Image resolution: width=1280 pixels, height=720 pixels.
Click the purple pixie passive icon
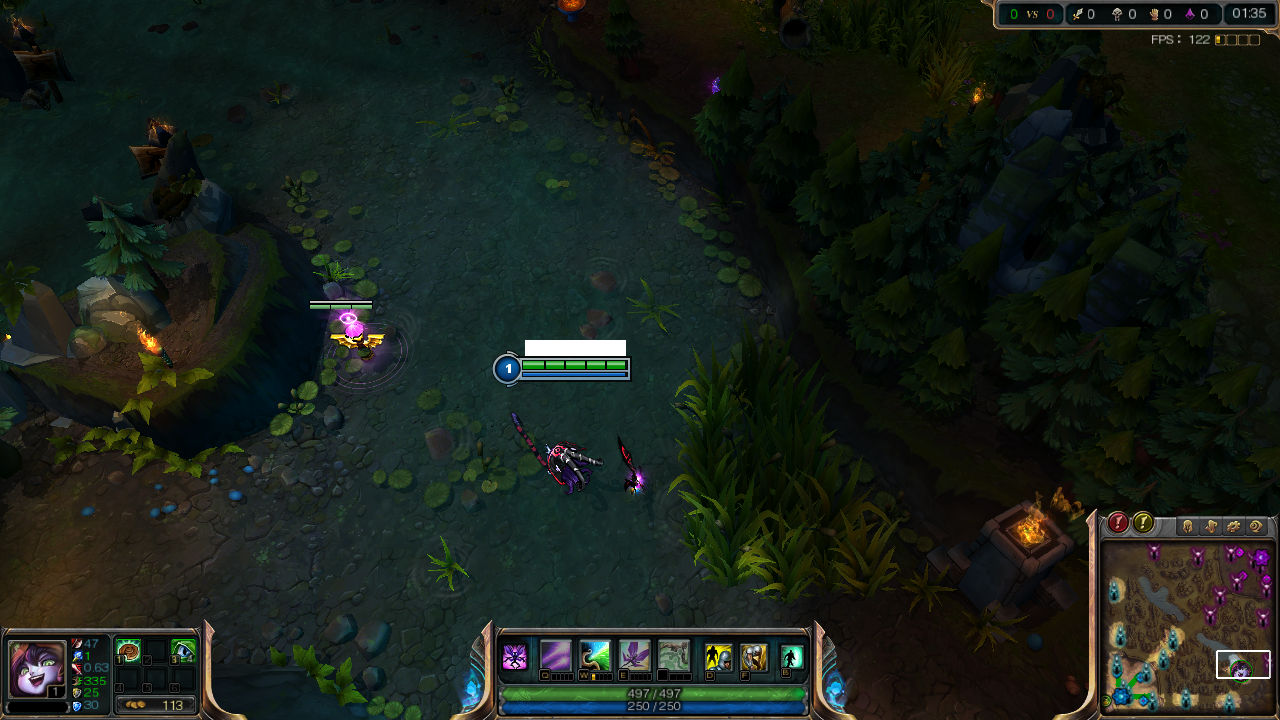515,657
